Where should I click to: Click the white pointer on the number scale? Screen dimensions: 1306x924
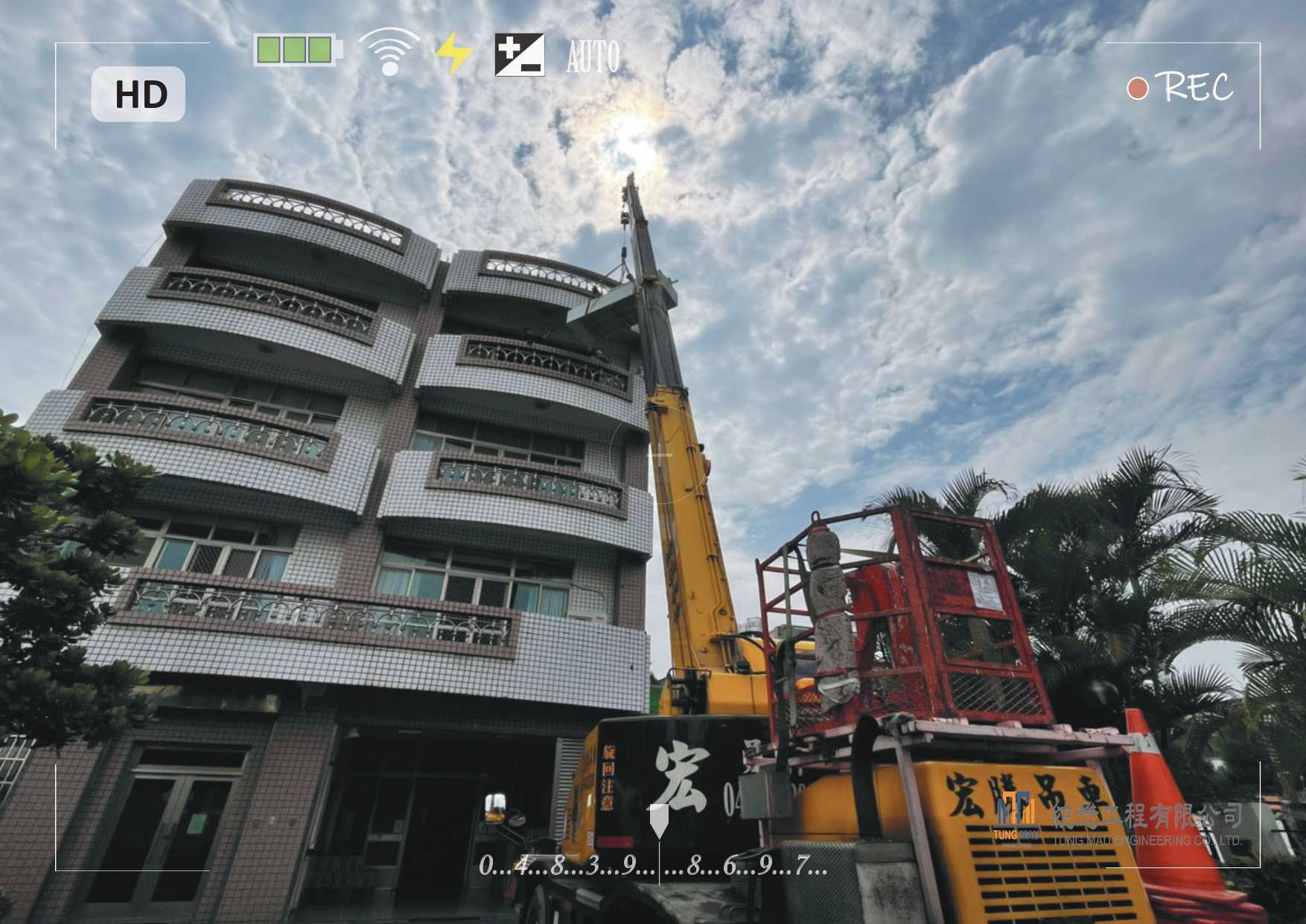[659, 820]
